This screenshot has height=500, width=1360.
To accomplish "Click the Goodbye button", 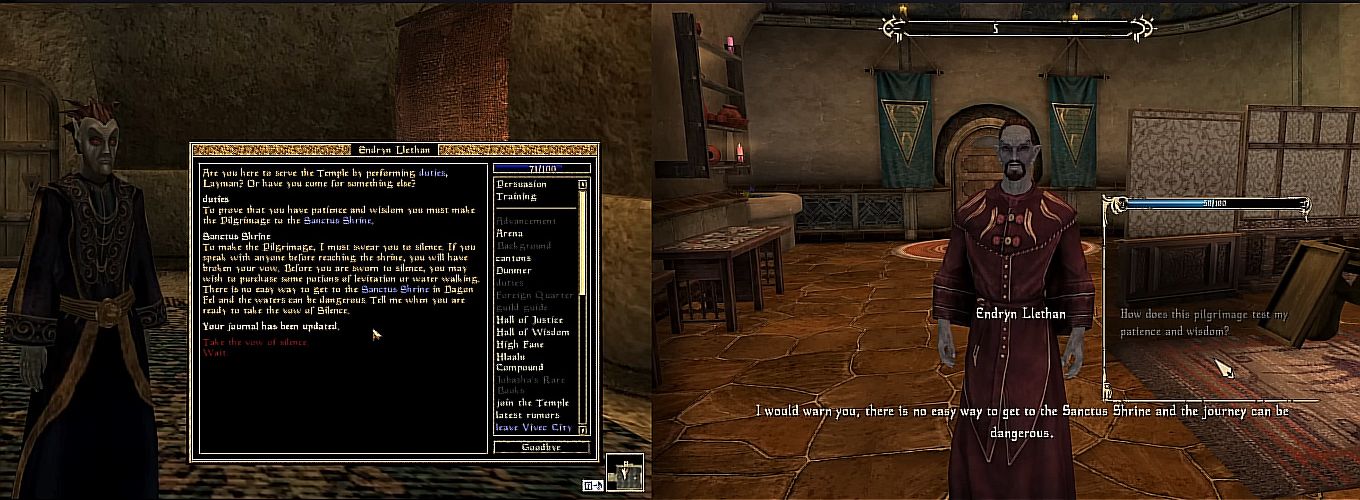I will tap(541, 447).
